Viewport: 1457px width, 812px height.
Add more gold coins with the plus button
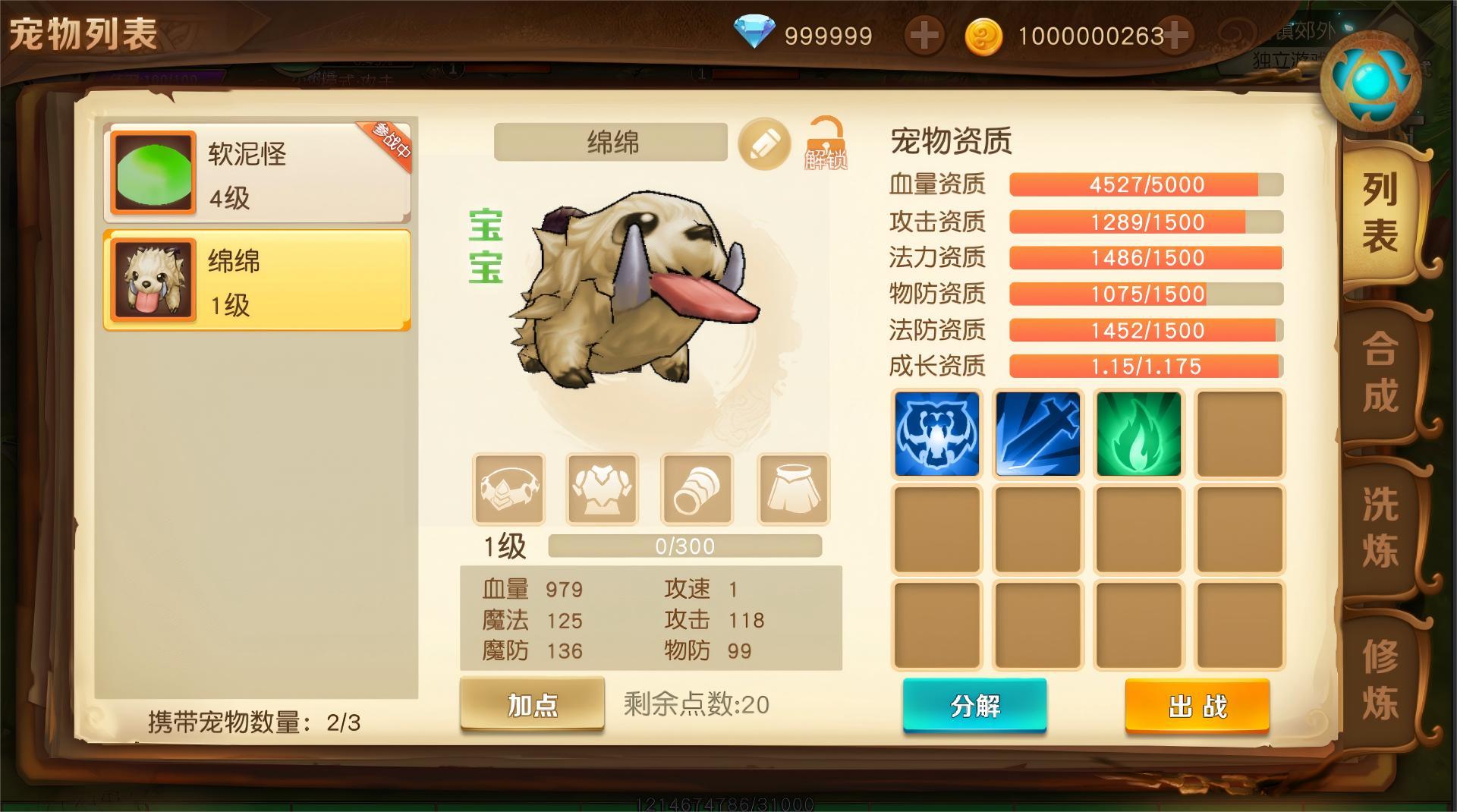[x=1175, y=36]
